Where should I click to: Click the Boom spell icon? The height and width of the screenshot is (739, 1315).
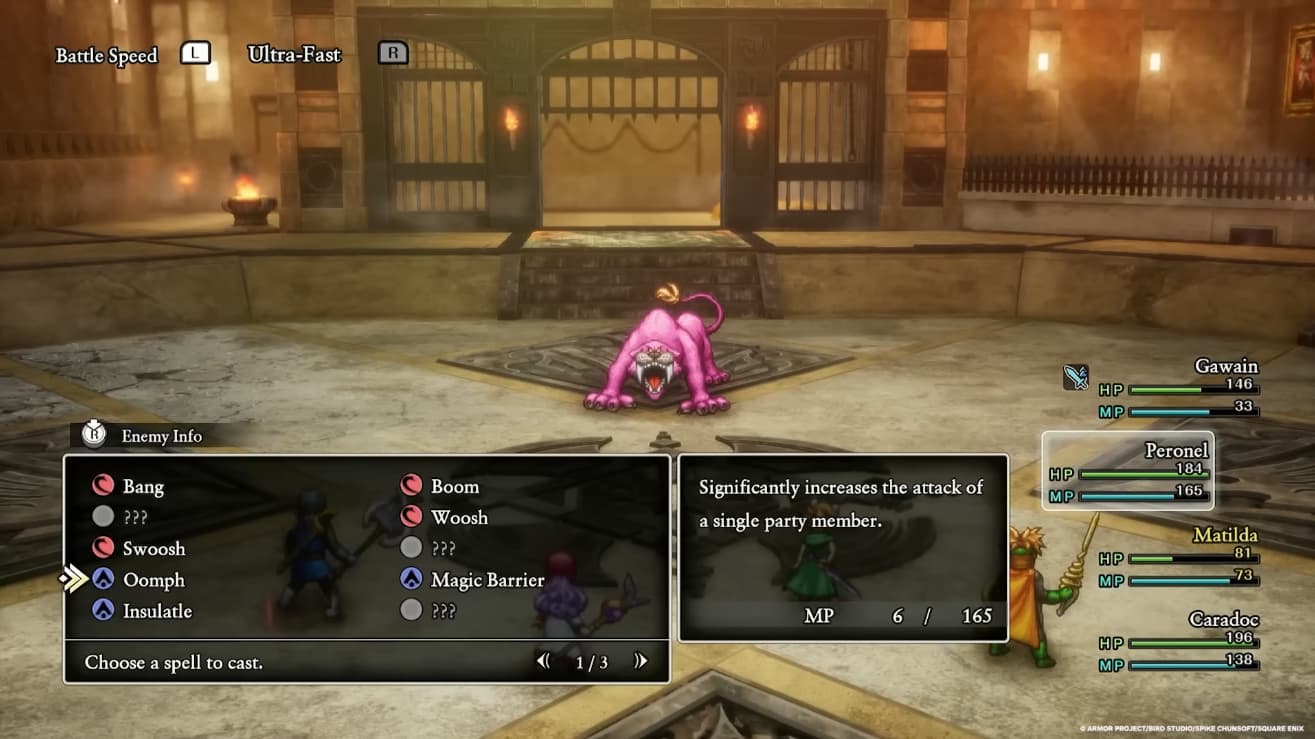[413, 486]
